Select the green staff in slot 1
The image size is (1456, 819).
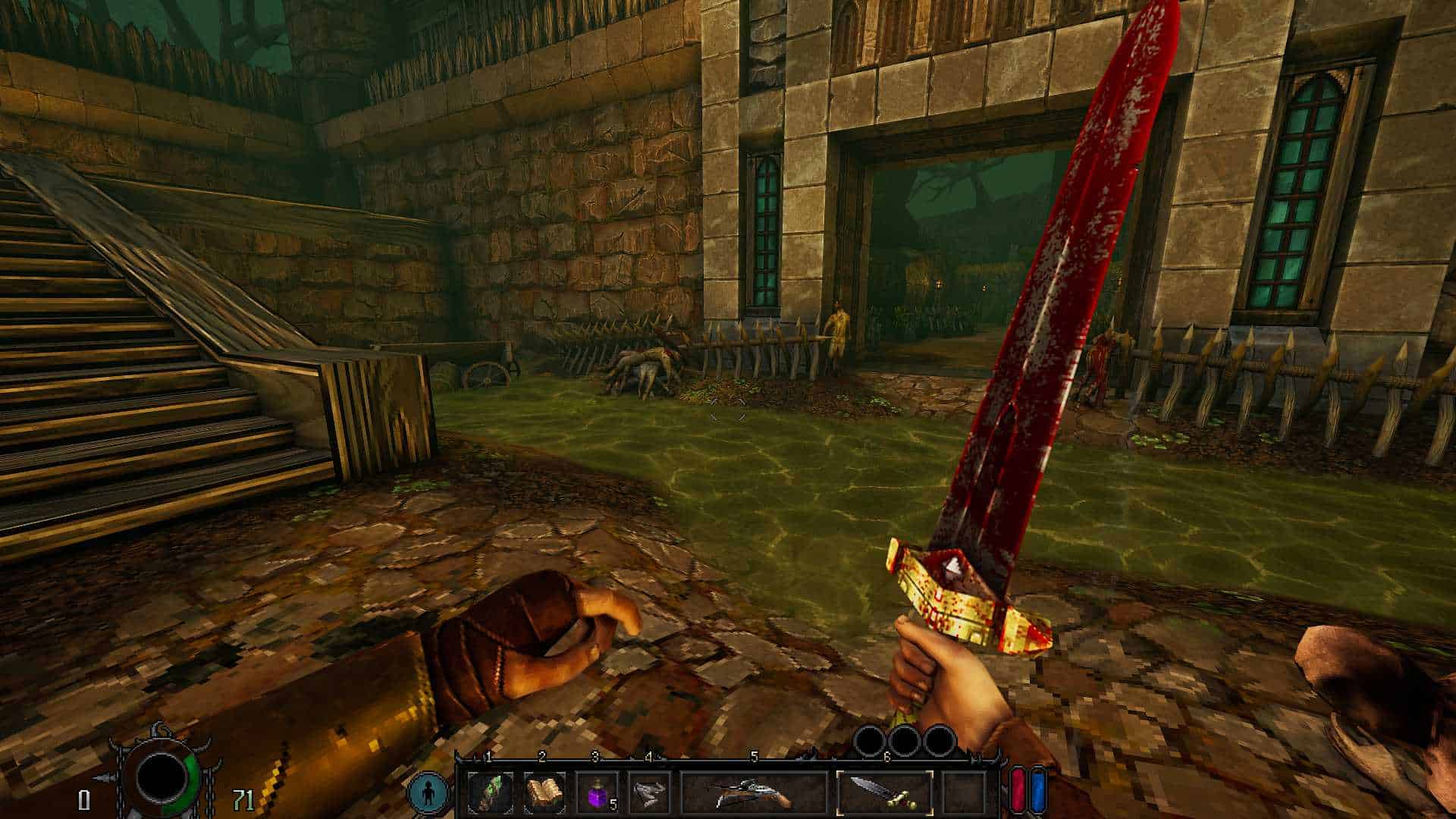click(490, 793)
